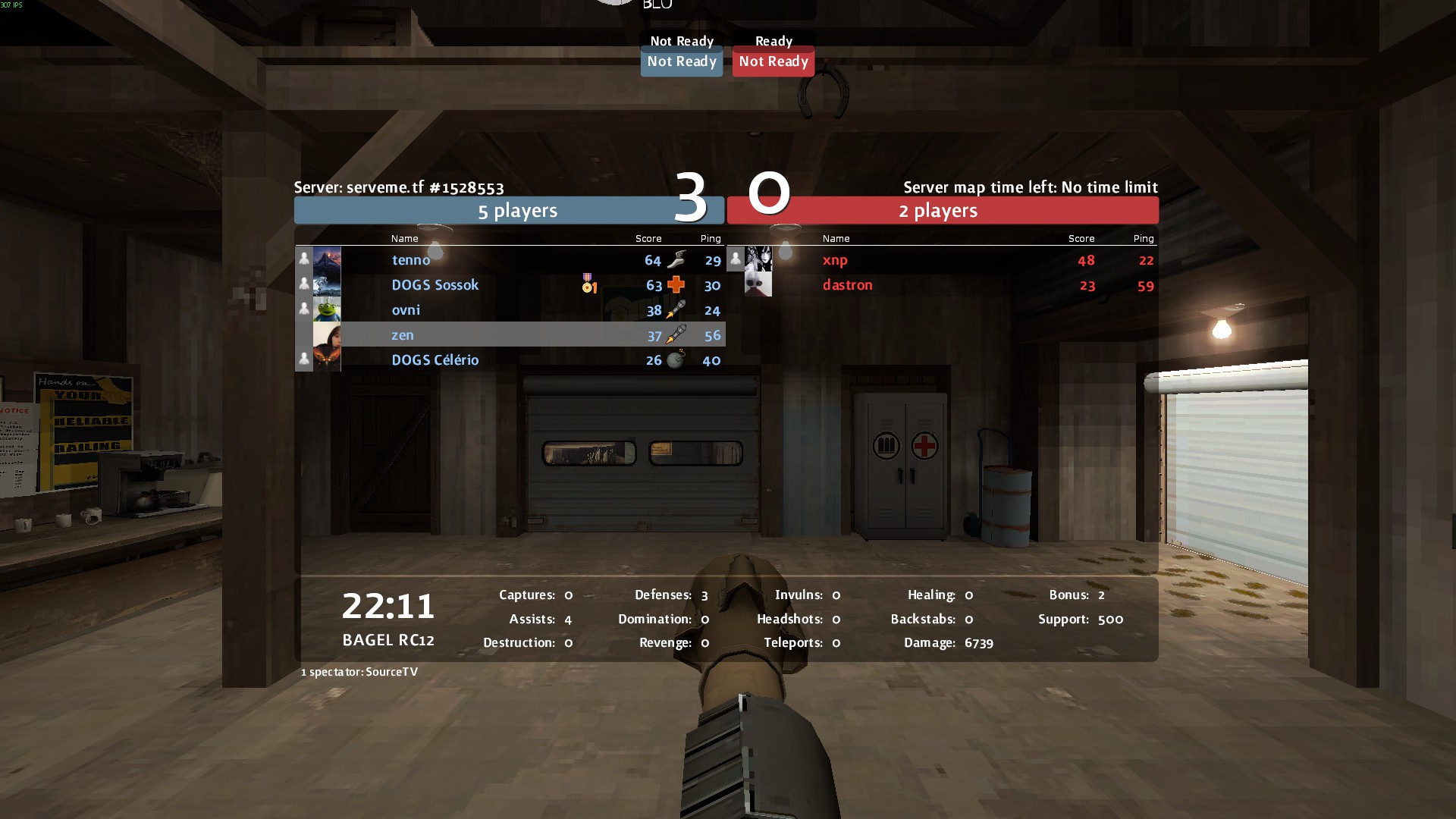Choose the DOGS Sossok player row
This screenshot has width=1456, height=819.
click(x=435, y=285)
